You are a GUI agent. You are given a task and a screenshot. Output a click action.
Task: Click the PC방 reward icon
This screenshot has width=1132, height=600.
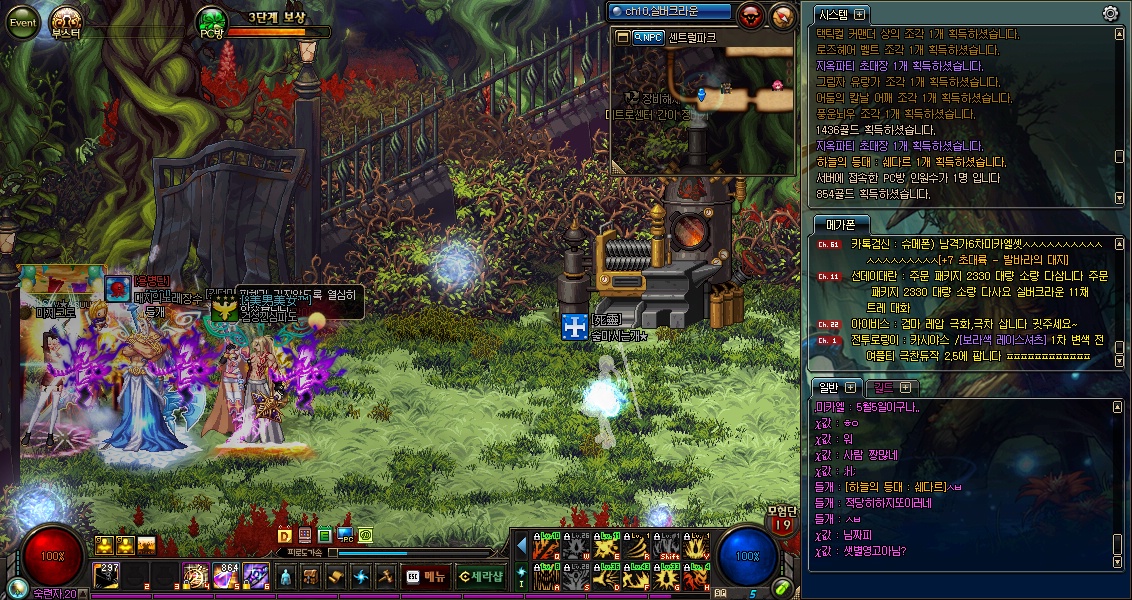tap(211, 22)
